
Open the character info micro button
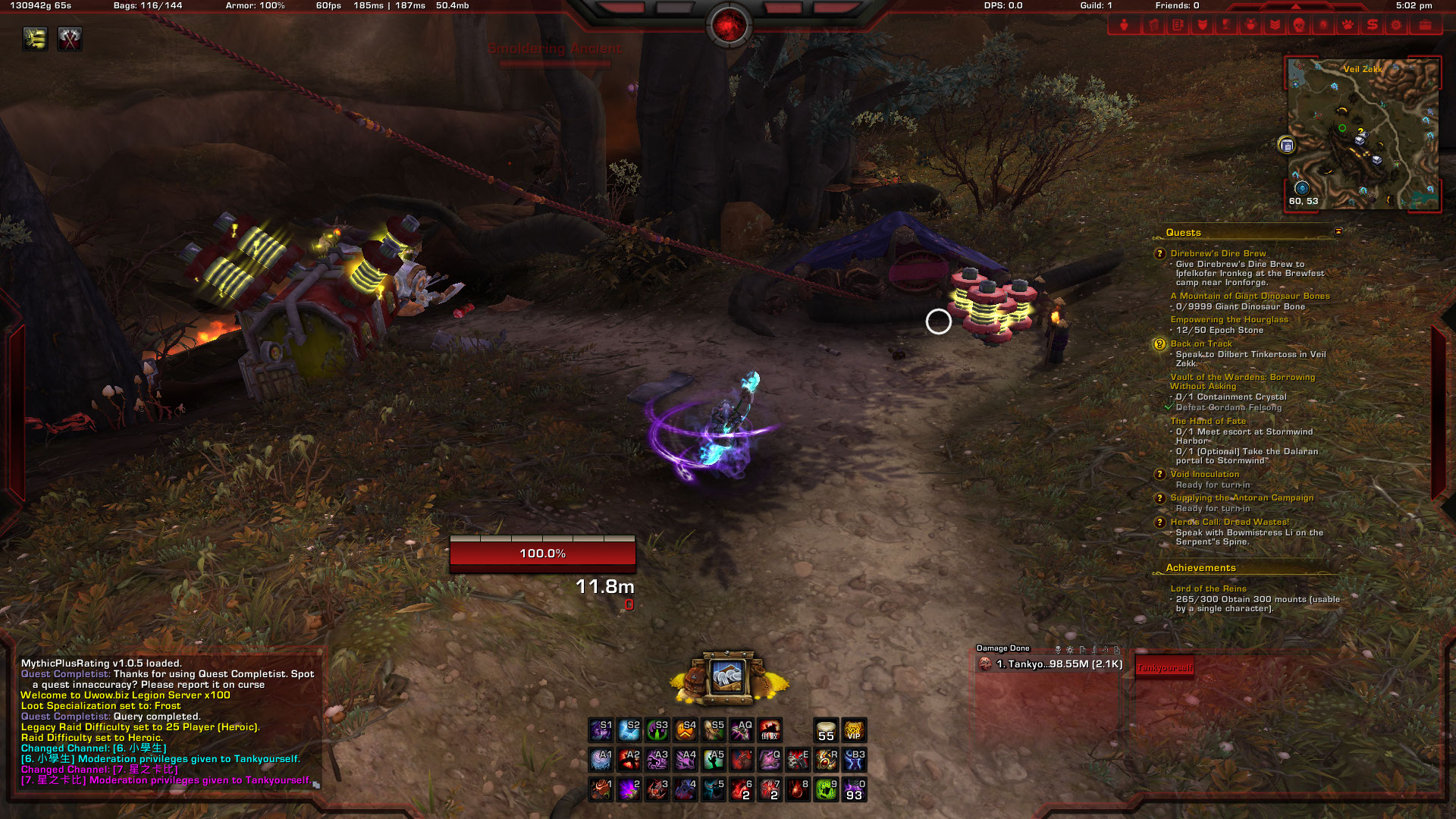coord(1124,25)
